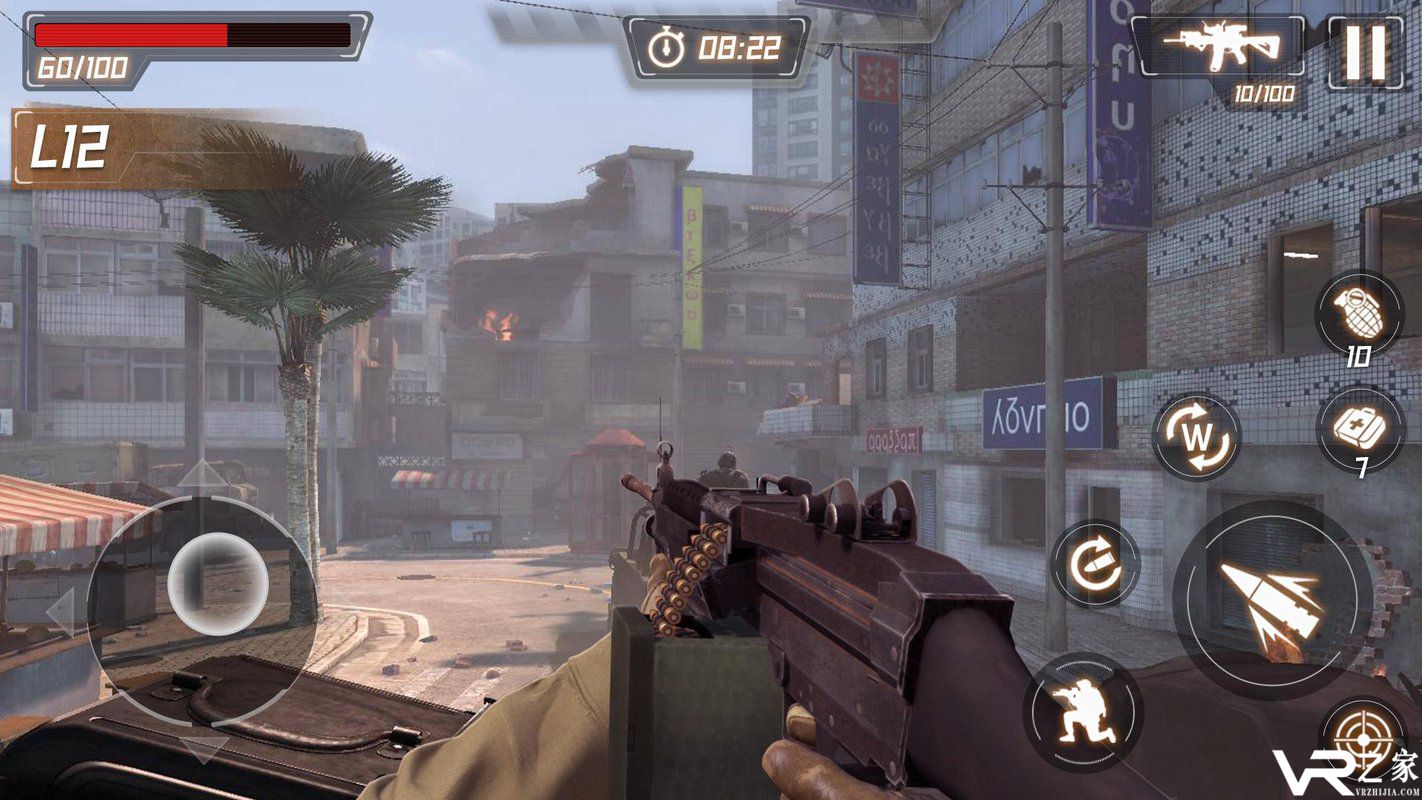Fire the weapon with the bullets button

coord(1272,599)
